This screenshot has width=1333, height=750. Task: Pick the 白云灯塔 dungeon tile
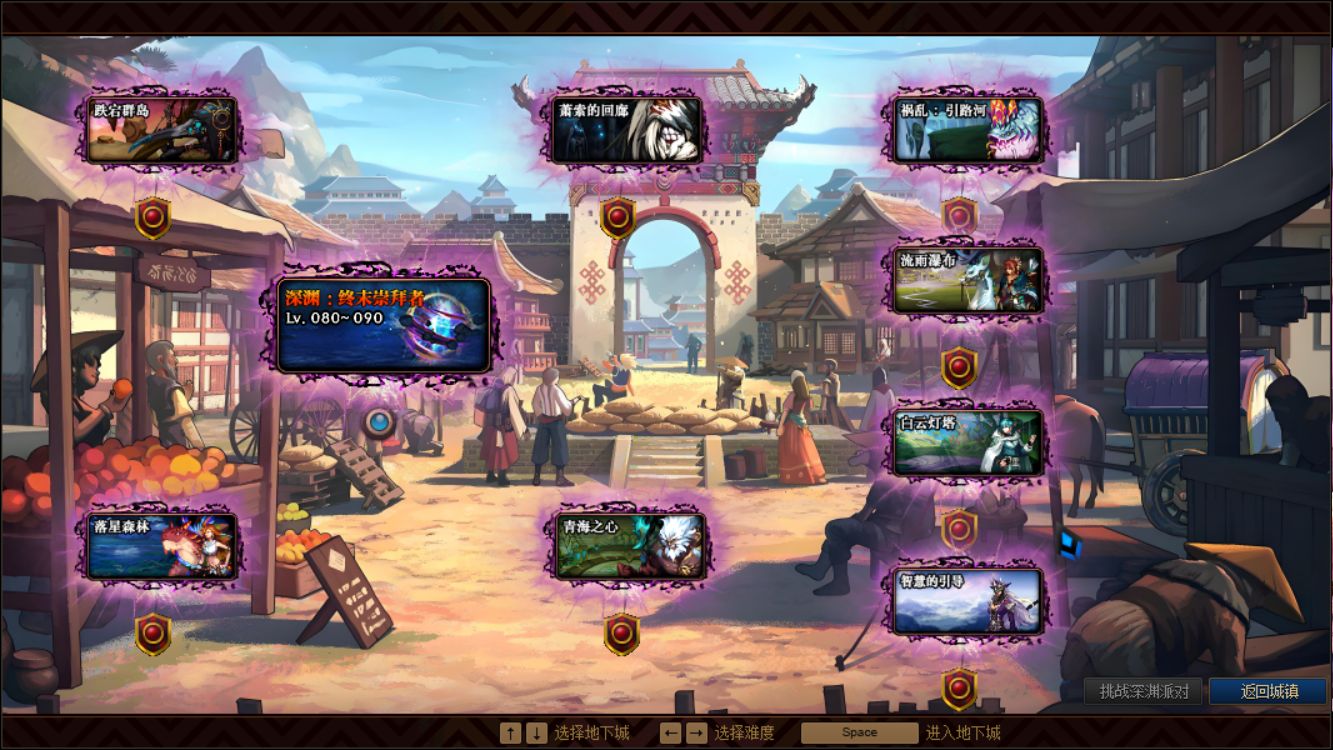click(968, 442)
